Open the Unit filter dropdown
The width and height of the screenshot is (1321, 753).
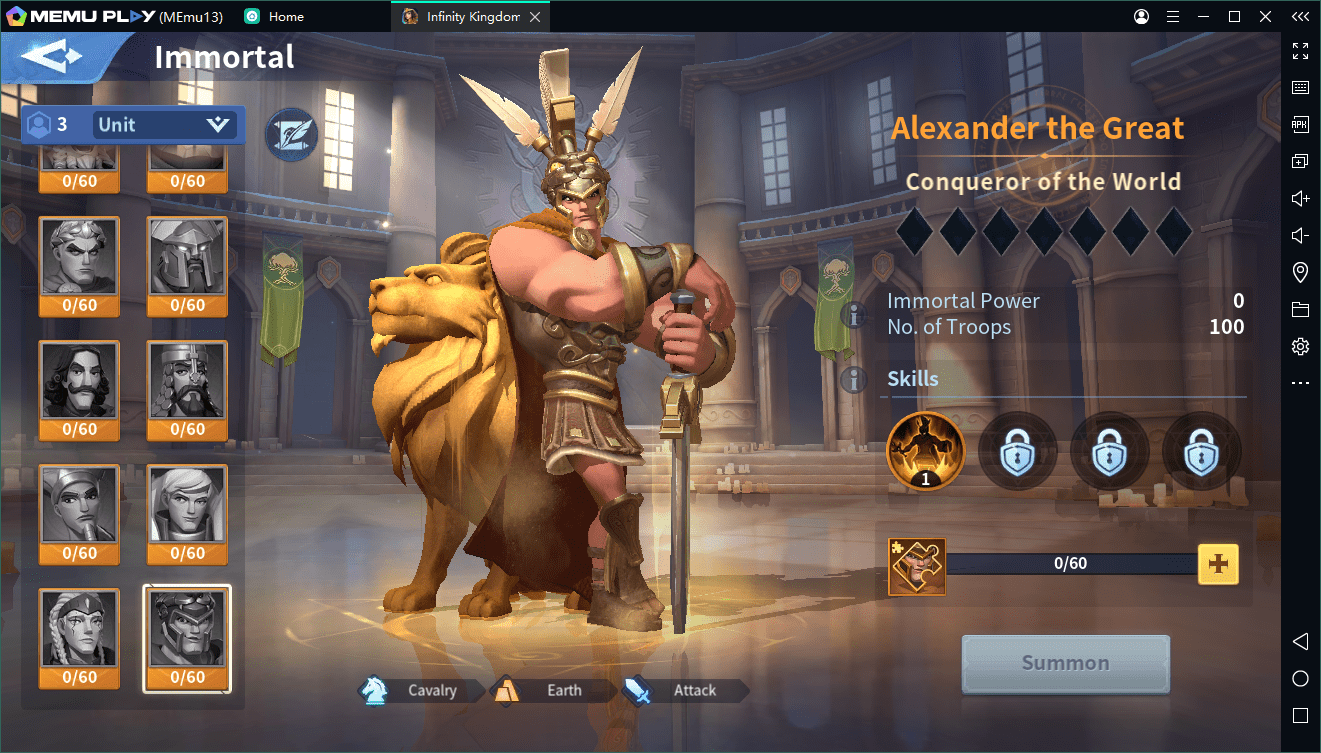(x=164, y=125)
